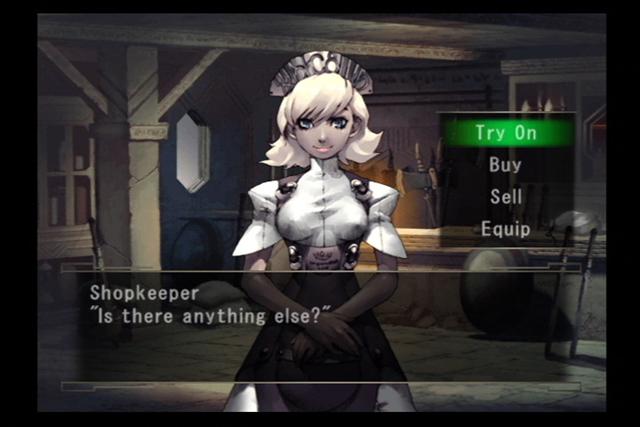This screenshot has height=427, width=640.
Task: Open the Sell option
Action: (506, 197)
